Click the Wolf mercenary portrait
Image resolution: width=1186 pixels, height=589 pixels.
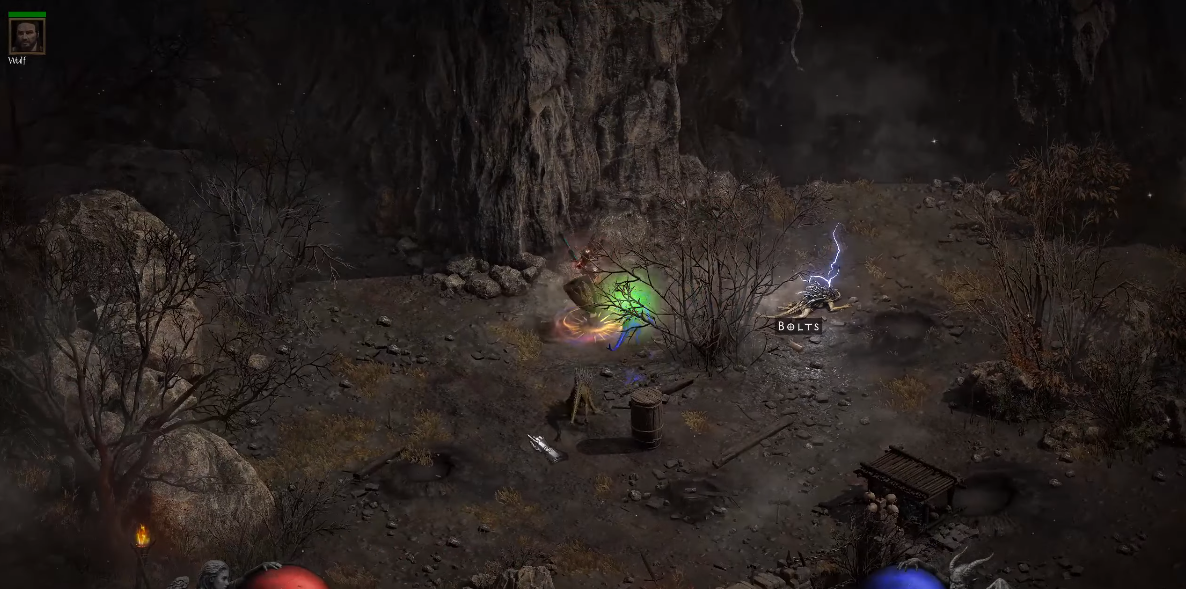click(x=26, y=36)
